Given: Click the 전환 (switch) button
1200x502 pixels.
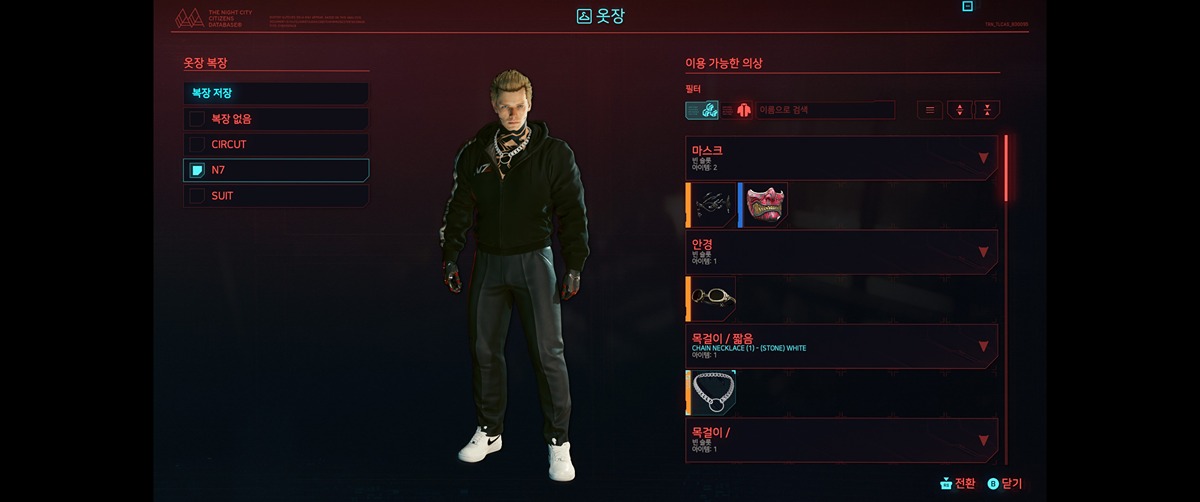Looking at the screenshot, I should pyautogui.click(x=957, y=483).
